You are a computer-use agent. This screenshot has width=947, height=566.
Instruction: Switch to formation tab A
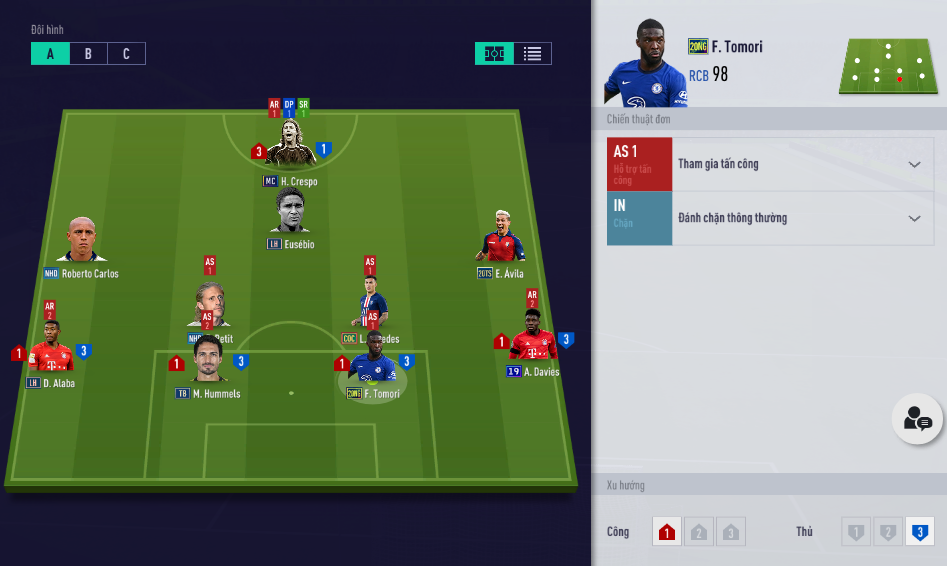[50, 54]
